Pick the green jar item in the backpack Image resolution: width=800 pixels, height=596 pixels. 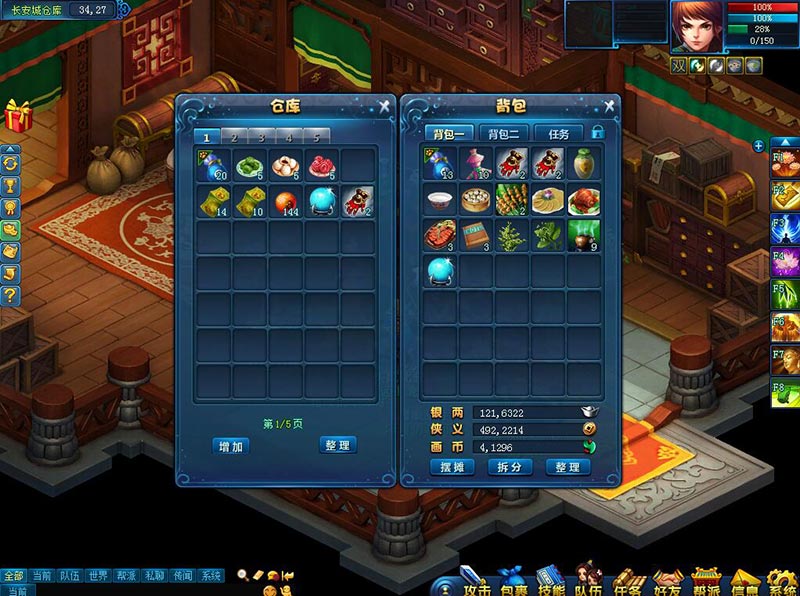coord(582,163)
